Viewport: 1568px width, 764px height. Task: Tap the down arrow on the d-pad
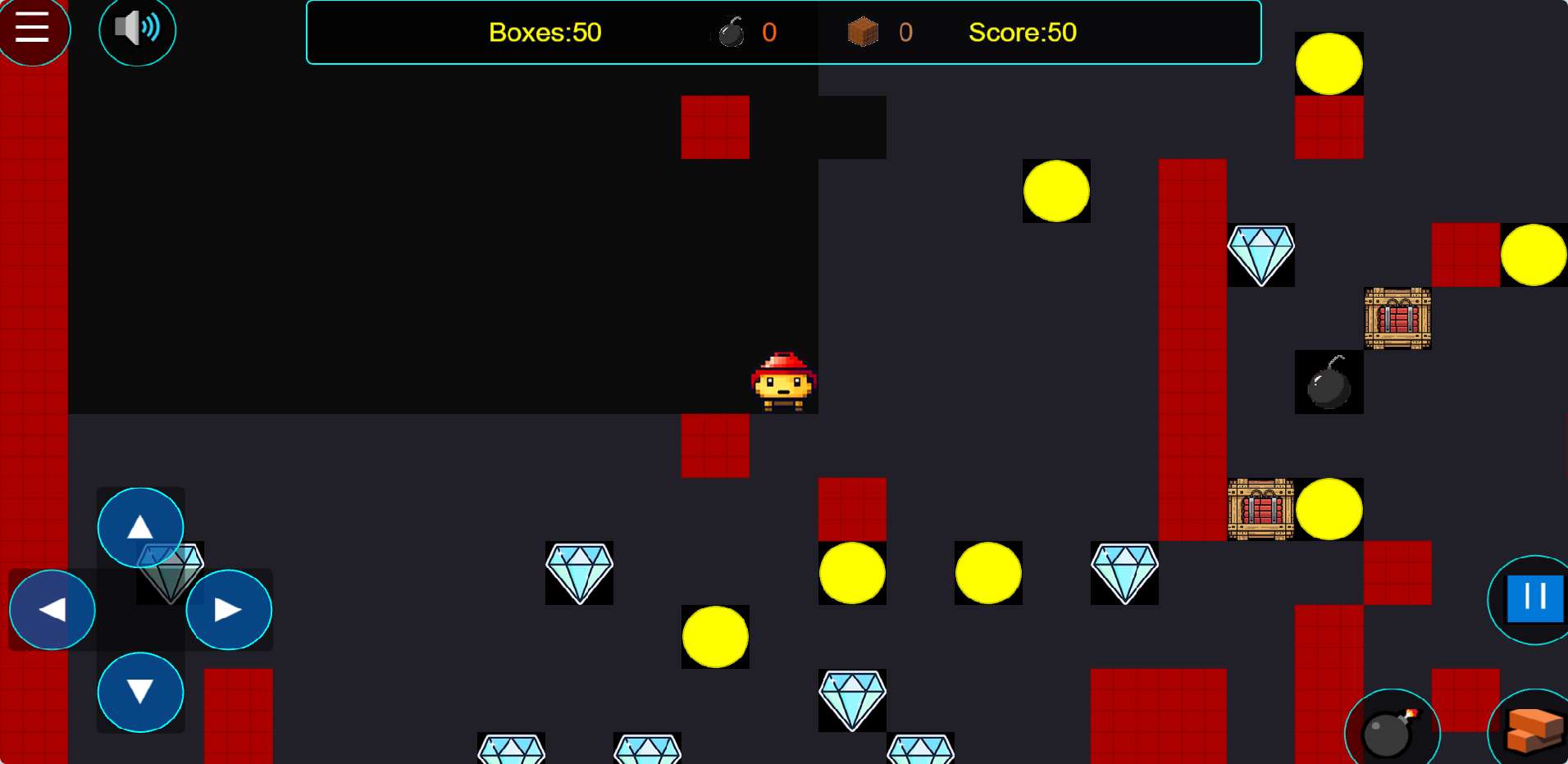(x=140, y=692)
